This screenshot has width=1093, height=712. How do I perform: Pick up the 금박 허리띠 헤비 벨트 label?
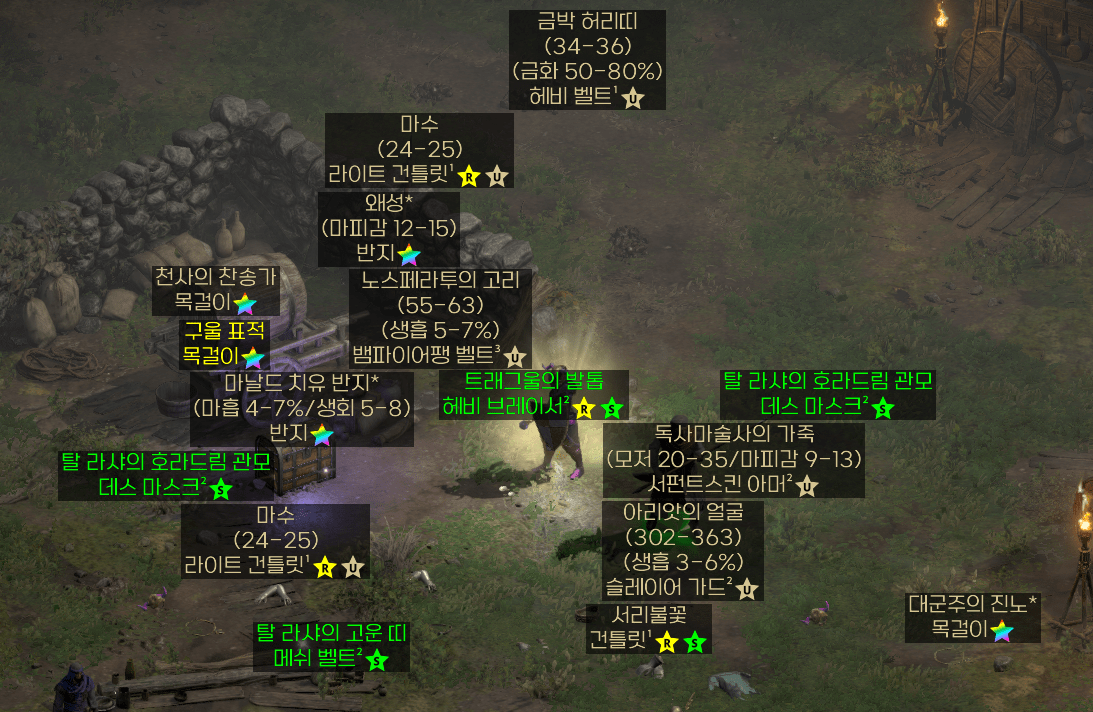pyautogui.click(x=587, y=60)
